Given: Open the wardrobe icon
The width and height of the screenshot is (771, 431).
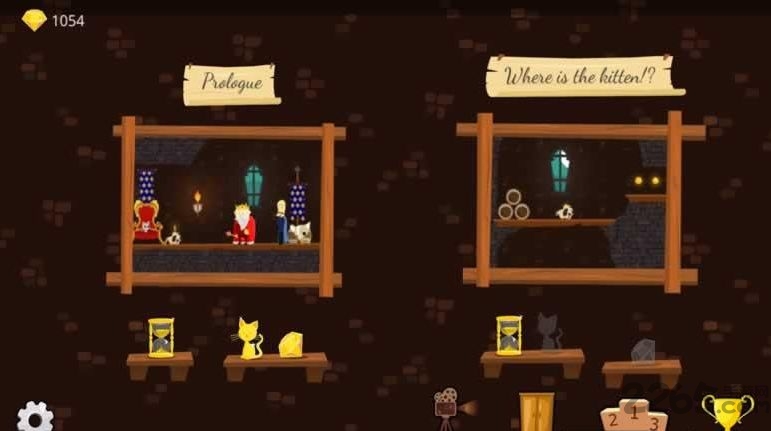Looking at the screenshot, I should (536, 411).
